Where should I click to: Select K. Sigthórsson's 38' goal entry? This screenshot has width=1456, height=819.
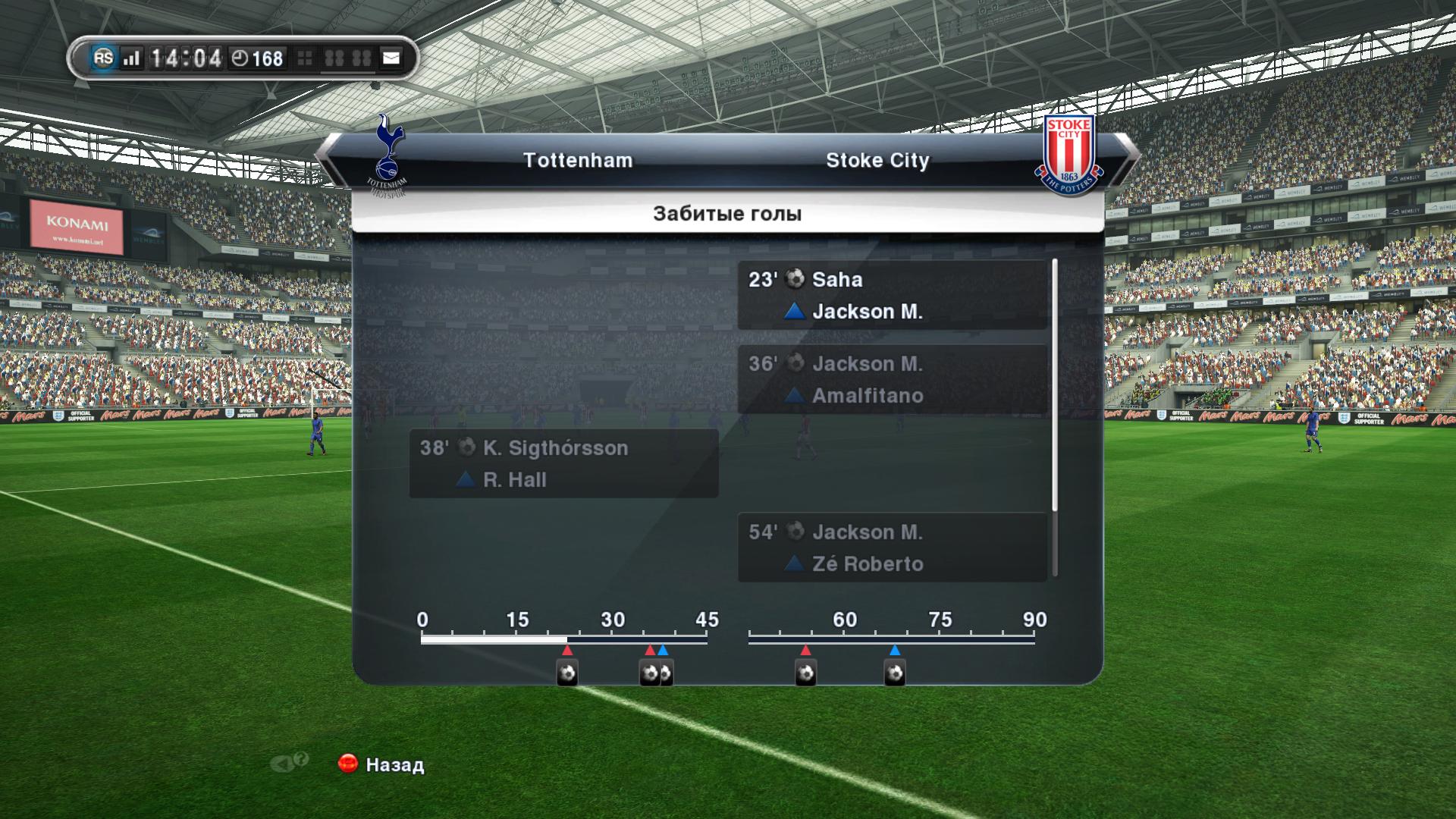click(x=563, y=463)
